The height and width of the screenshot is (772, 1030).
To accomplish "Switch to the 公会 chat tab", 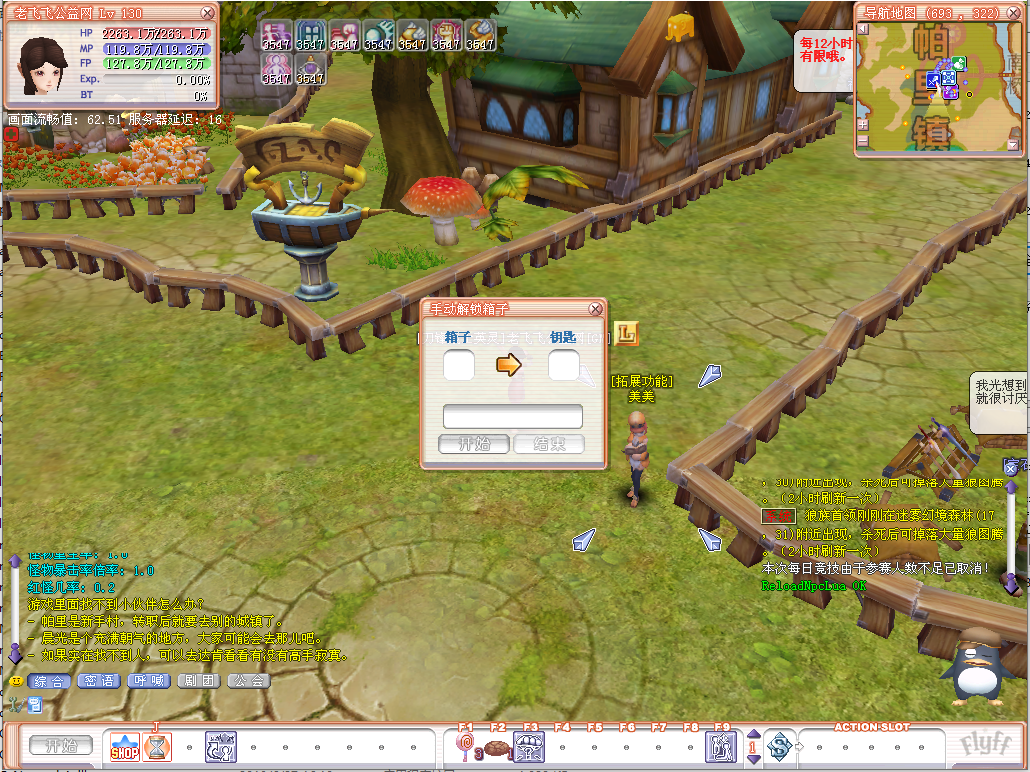I will (x=249, y=681).
